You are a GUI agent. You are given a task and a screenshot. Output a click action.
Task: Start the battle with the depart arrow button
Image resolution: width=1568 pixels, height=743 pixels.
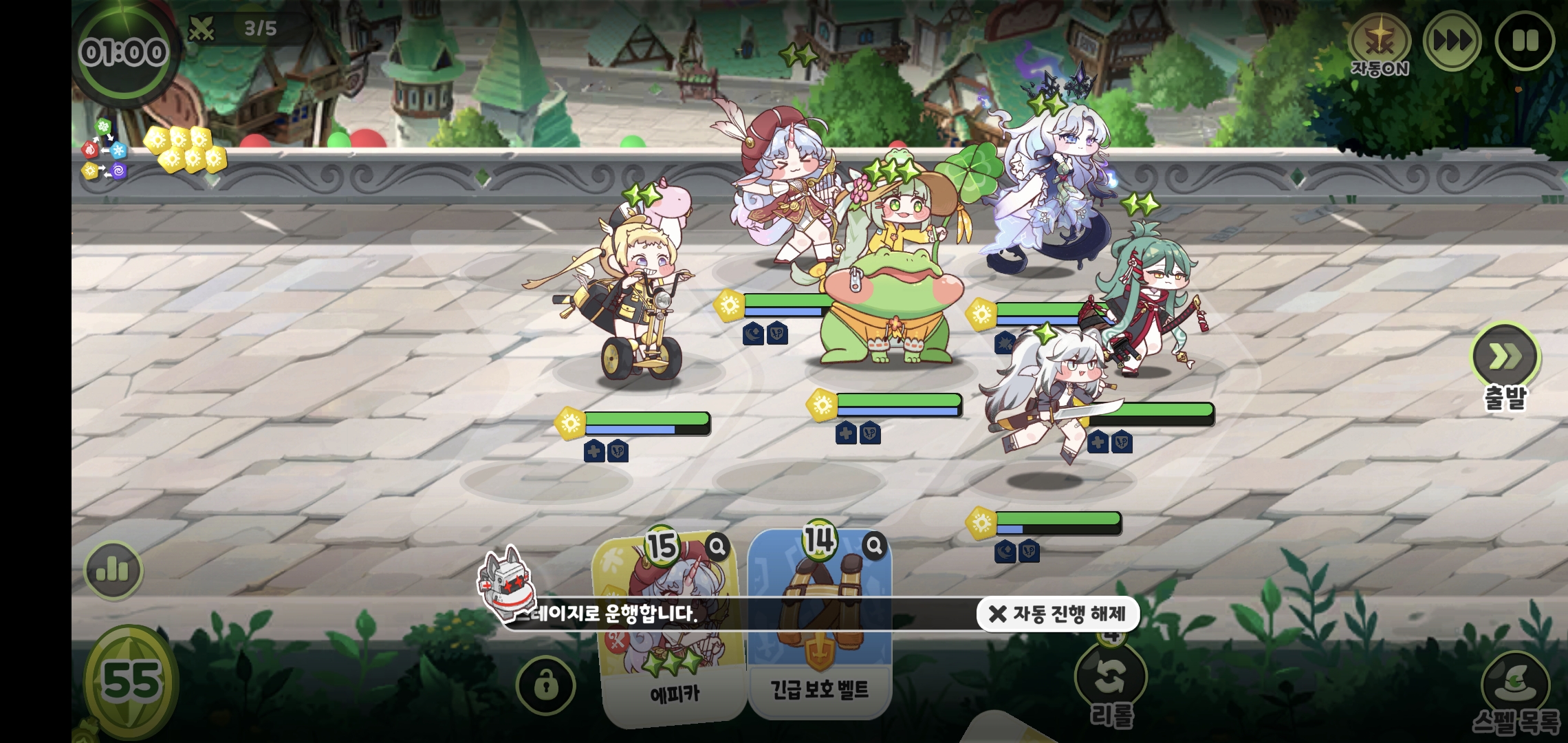pos(1505,357)
